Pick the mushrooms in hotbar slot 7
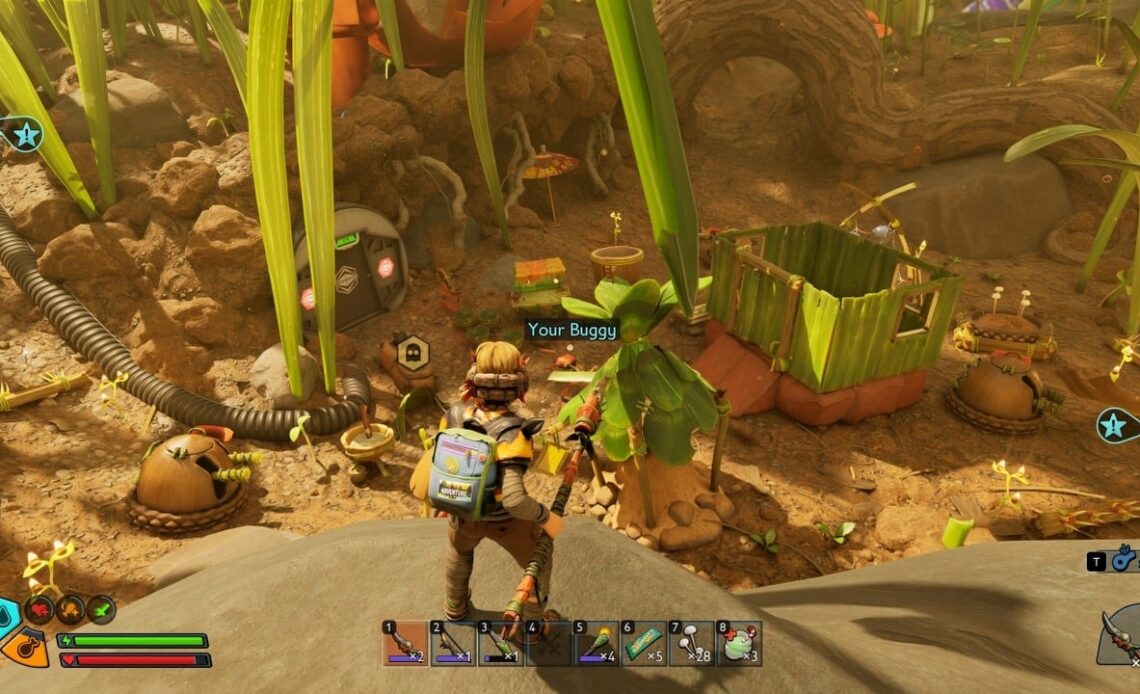This screenshot has height=694, width=1140. tap(691, 643)
